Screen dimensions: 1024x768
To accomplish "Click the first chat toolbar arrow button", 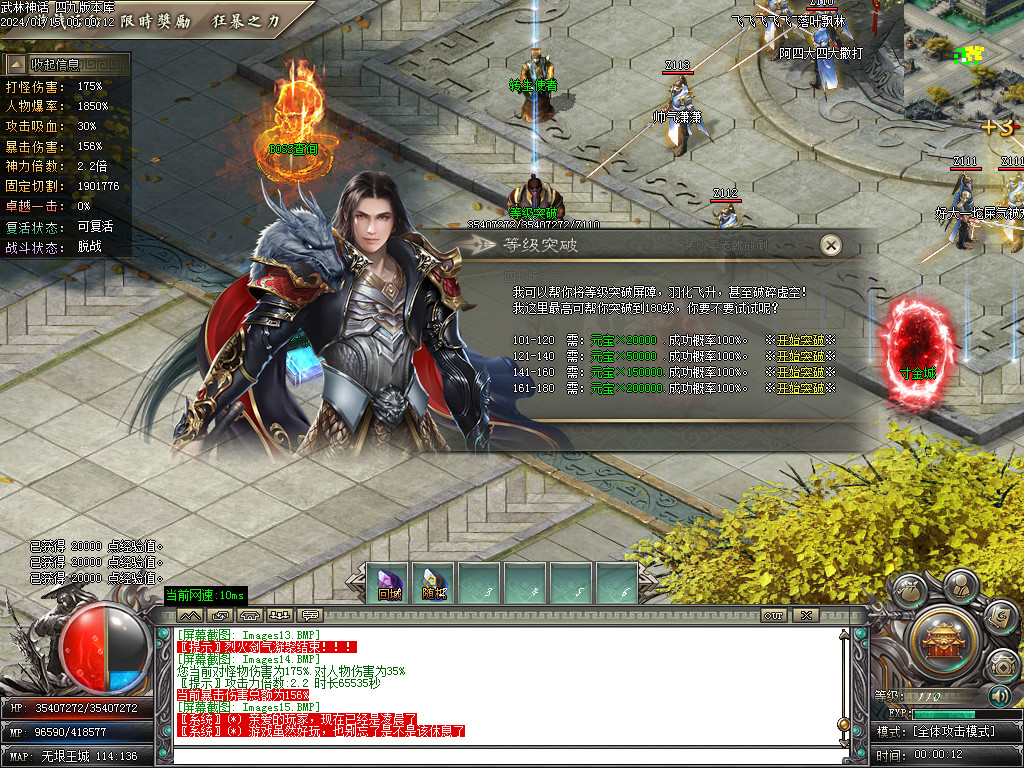I will click(190, 615).
